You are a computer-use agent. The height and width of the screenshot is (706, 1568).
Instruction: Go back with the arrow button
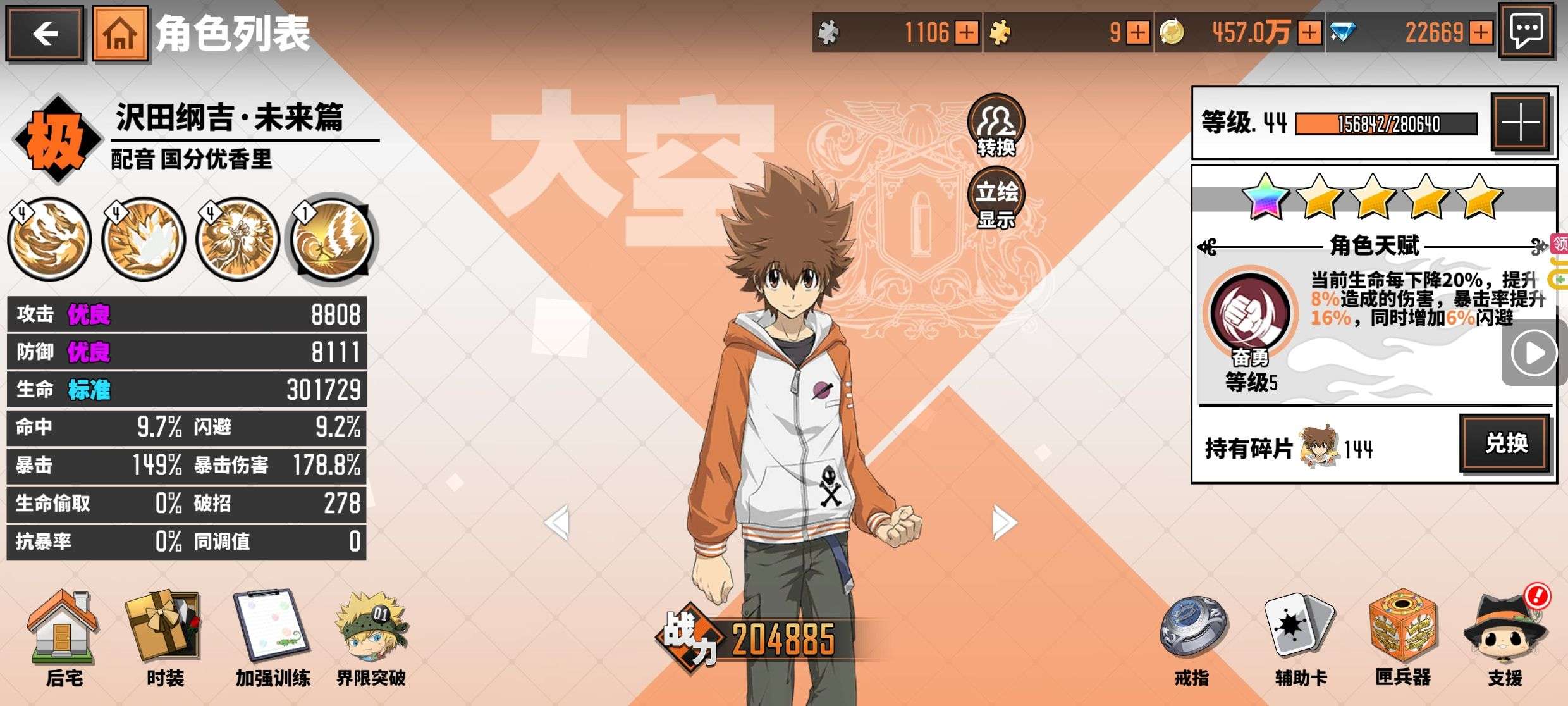(45, 34)
